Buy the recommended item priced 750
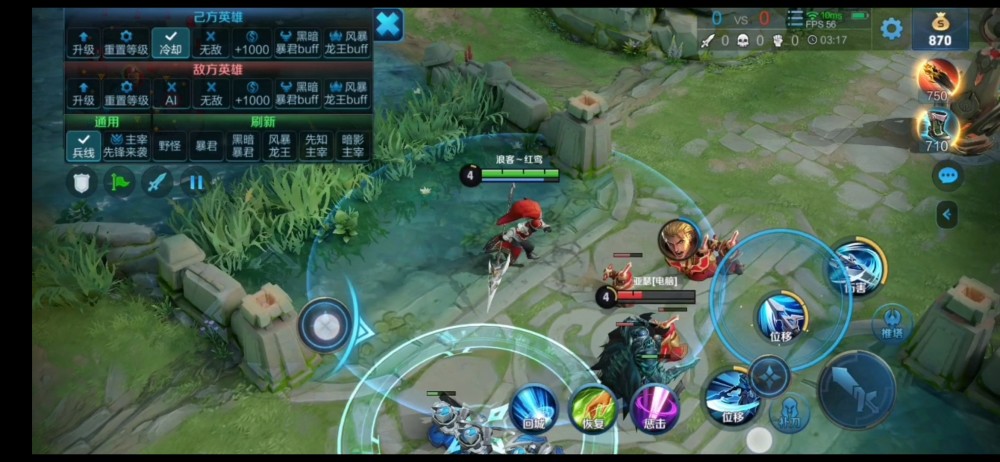The image size is (1000, 462). (937, 79)
